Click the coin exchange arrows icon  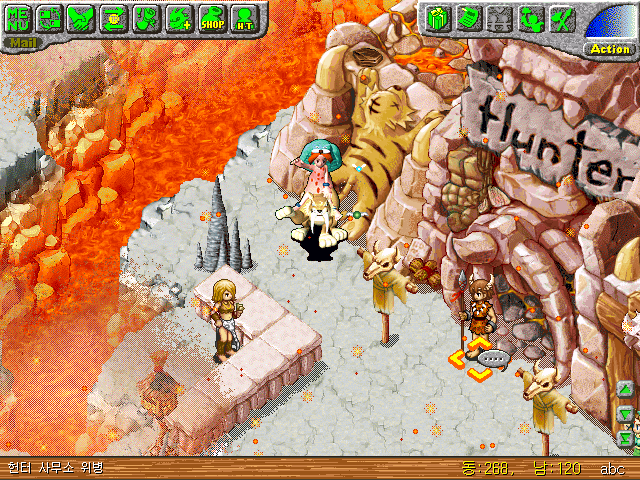pos(114,18)
